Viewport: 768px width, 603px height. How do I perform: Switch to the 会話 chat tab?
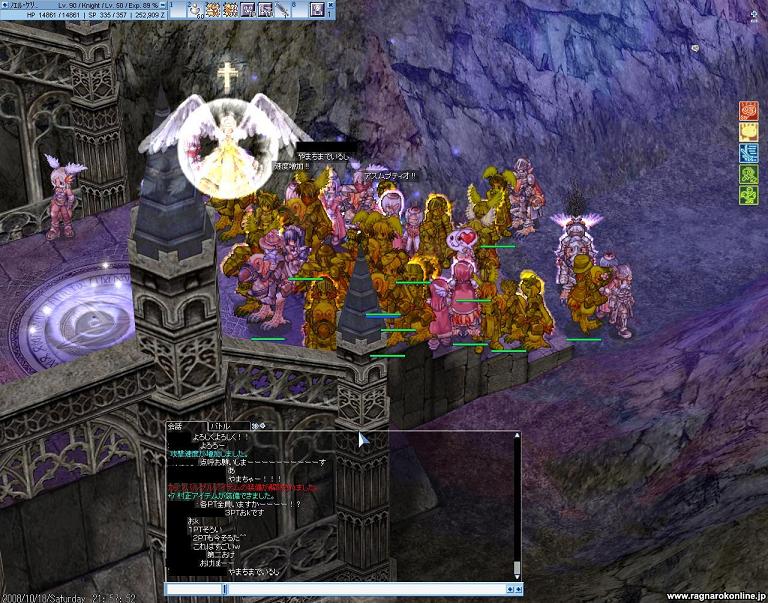(x=177, y=425)
